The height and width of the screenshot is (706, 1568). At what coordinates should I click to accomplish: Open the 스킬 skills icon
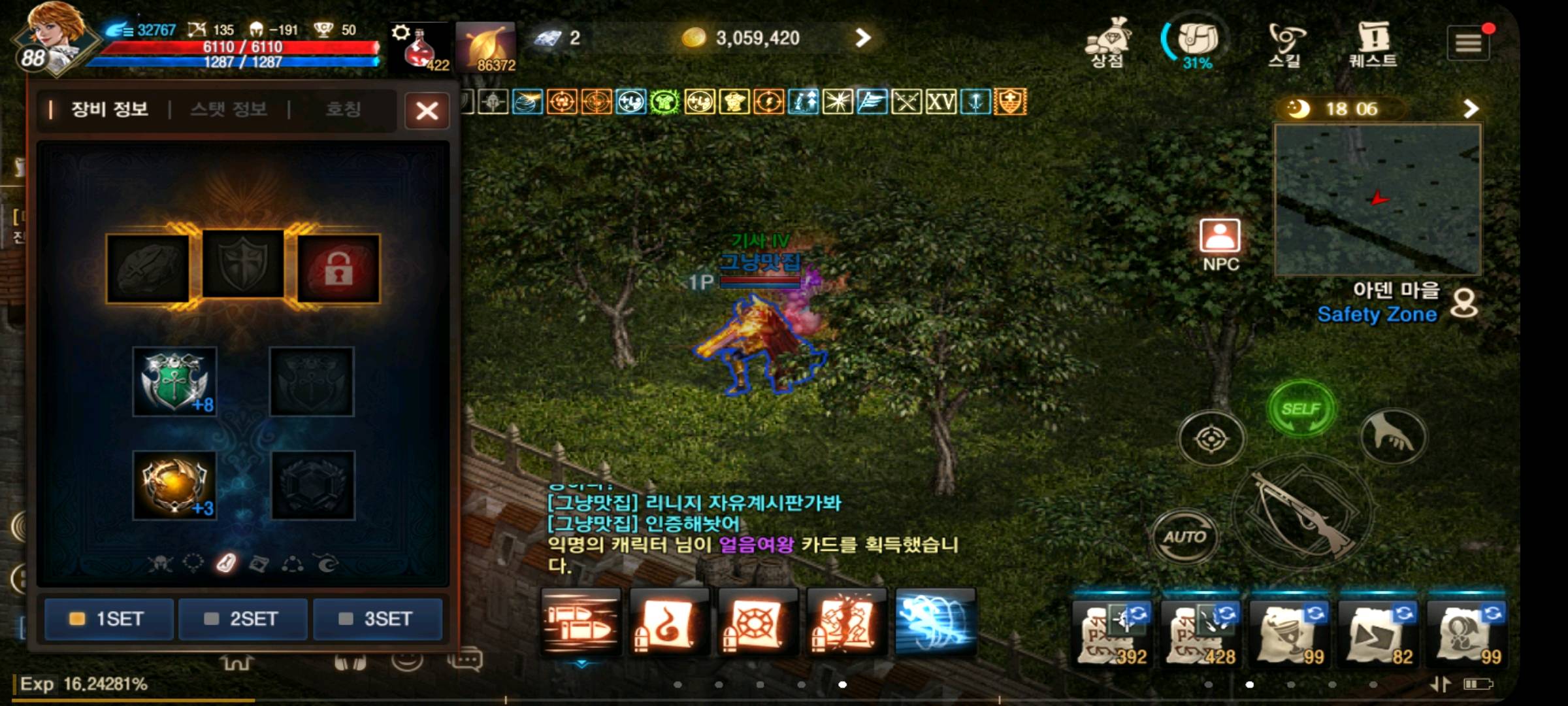(1285, 41)
